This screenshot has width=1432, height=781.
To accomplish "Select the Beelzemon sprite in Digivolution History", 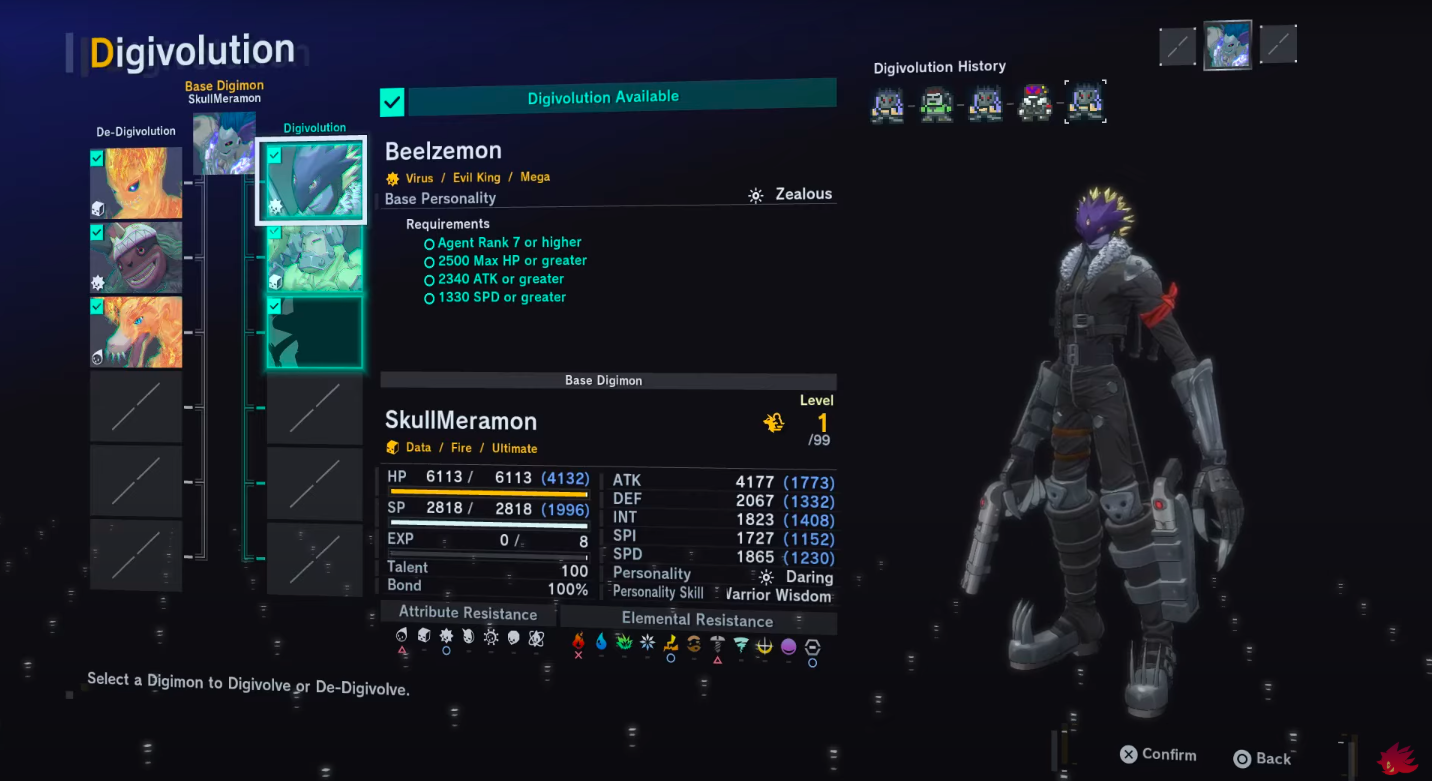I will point(1035,102).
